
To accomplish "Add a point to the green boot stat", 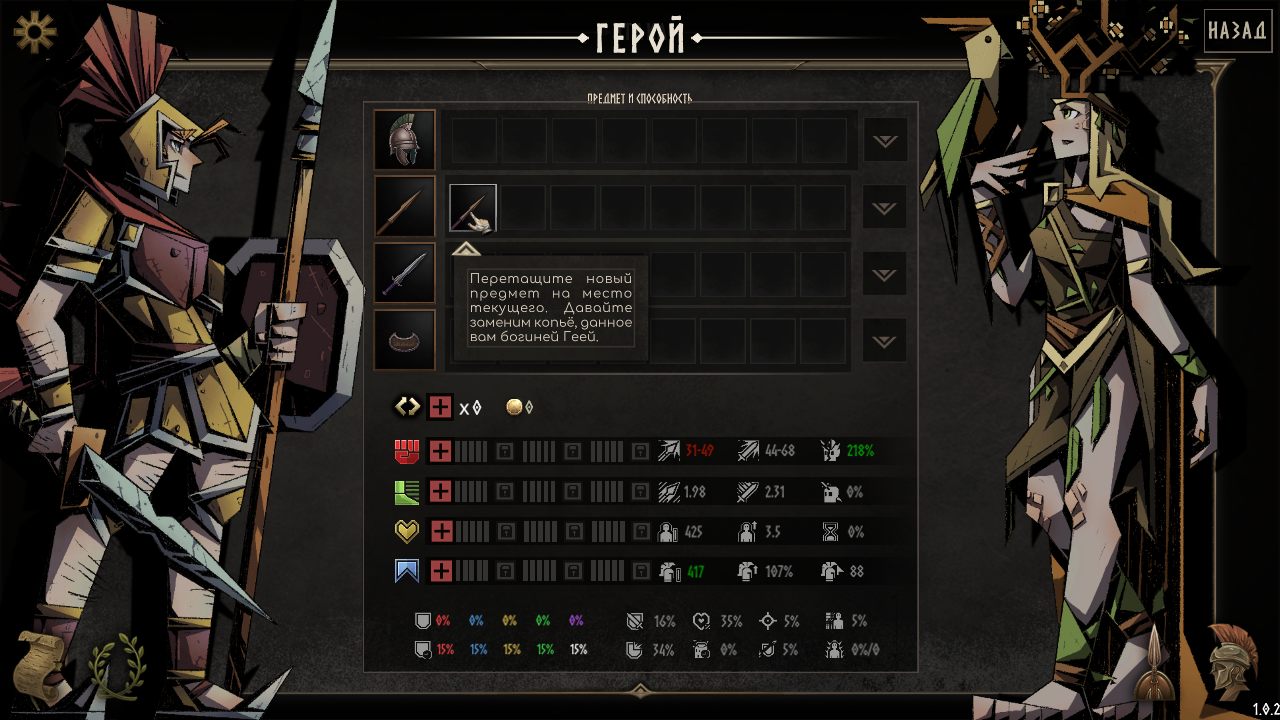I will pos(440,491).
